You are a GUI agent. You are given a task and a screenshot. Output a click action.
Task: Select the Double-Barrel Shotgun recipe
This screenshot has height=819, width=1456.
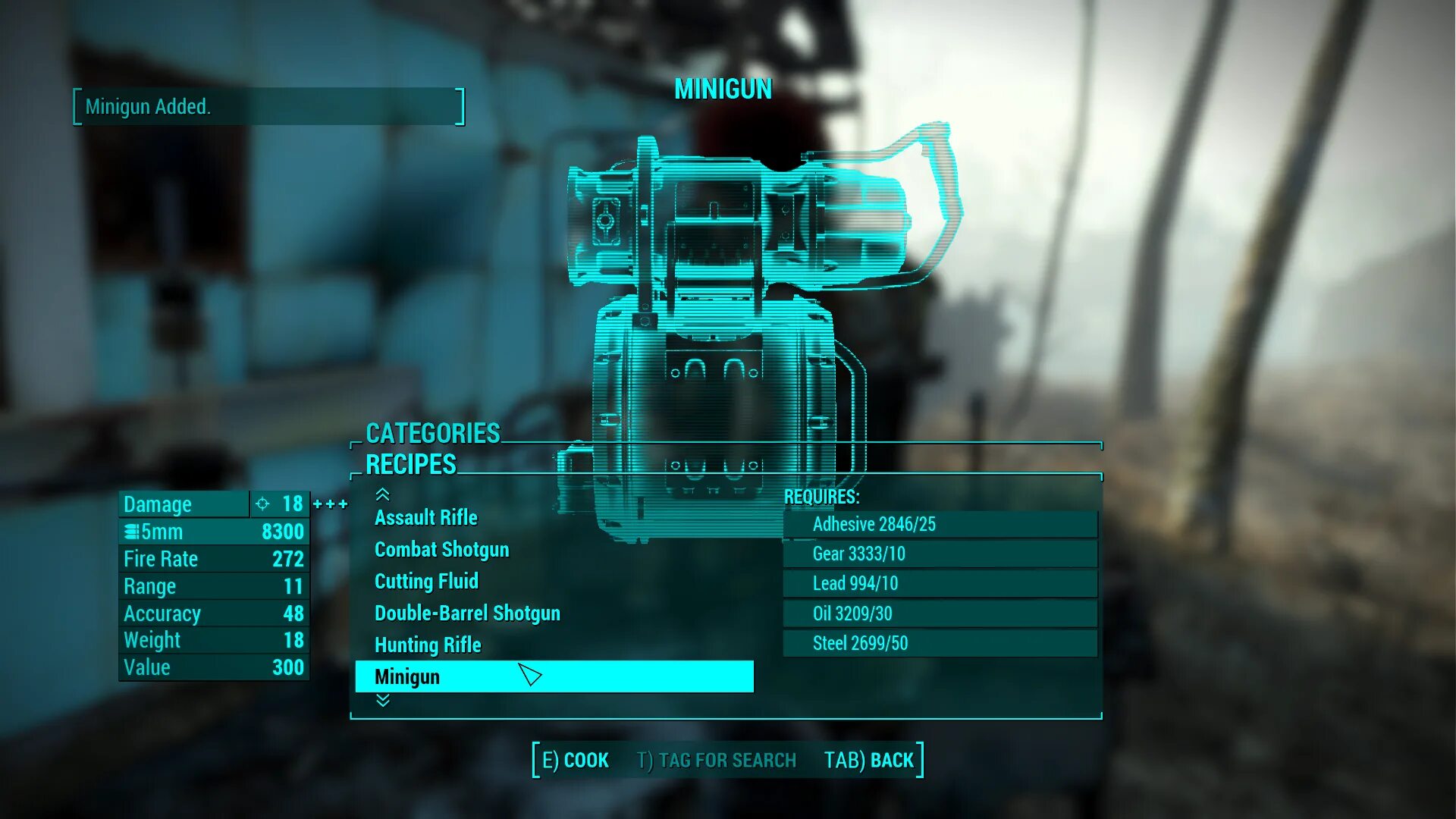[x=467, y=613]
